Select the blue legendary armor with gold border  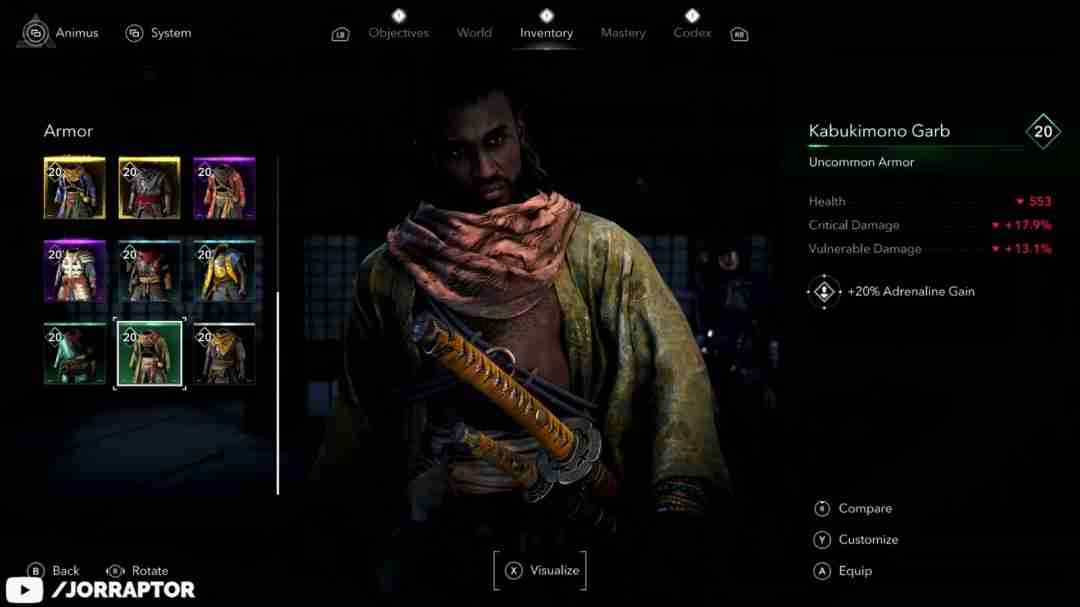[x=75, y=188]
